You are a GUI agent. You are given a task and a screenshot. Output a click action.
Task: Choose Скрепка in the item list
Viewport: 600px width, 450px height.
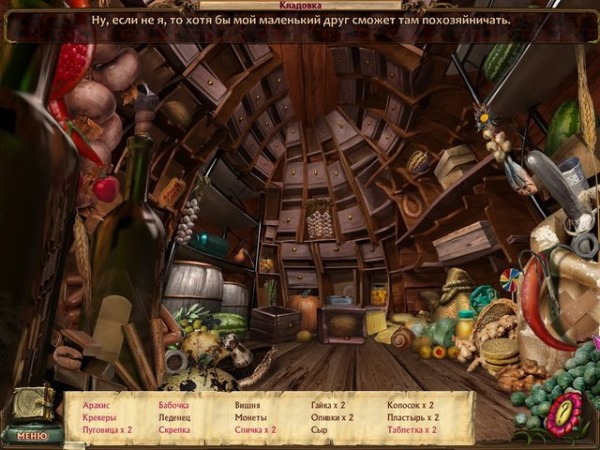(x=174, y=429)
